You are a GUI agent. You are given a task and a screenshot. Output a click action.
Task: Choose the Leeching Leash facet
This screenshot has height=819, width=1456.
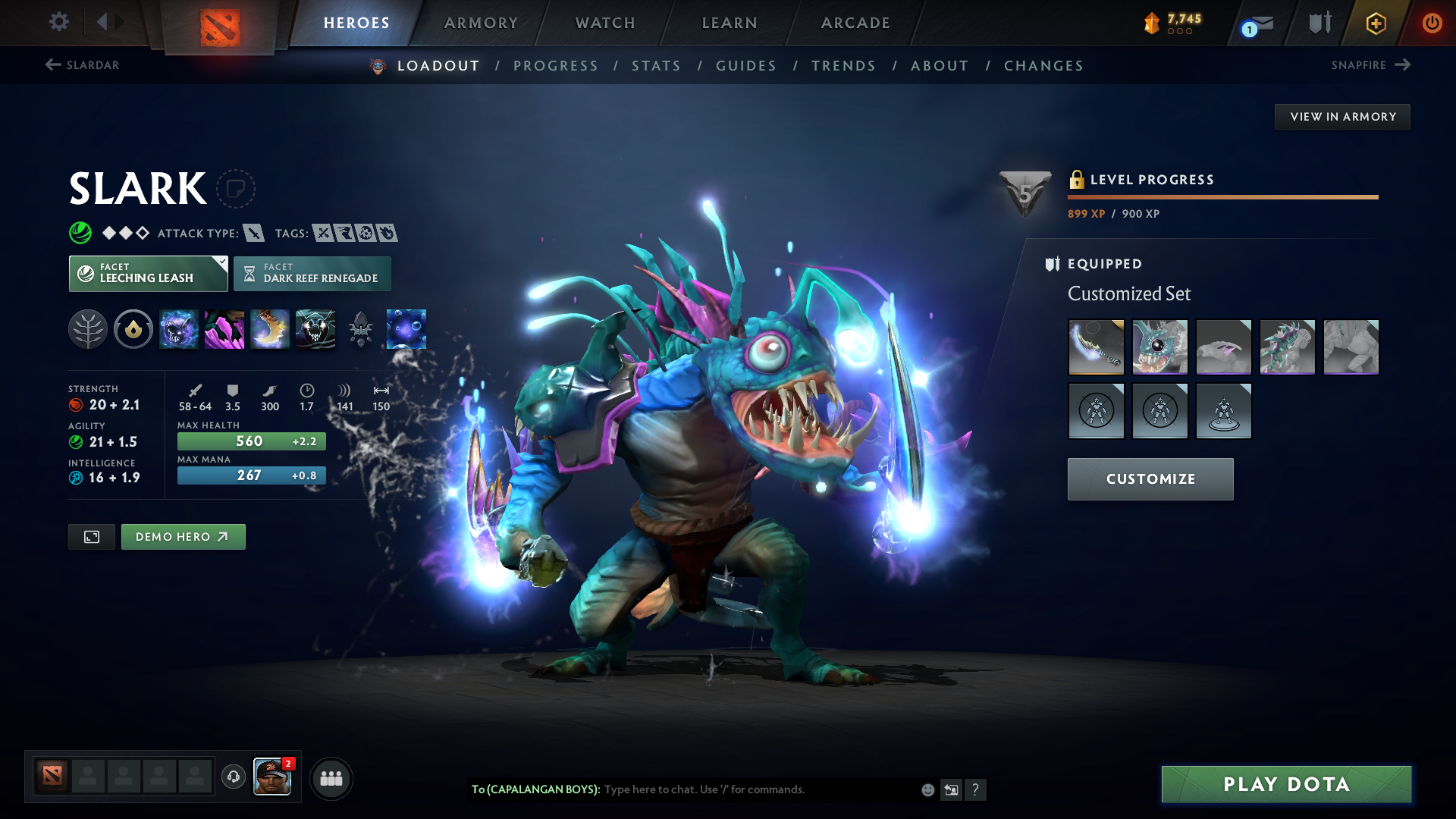148,274
